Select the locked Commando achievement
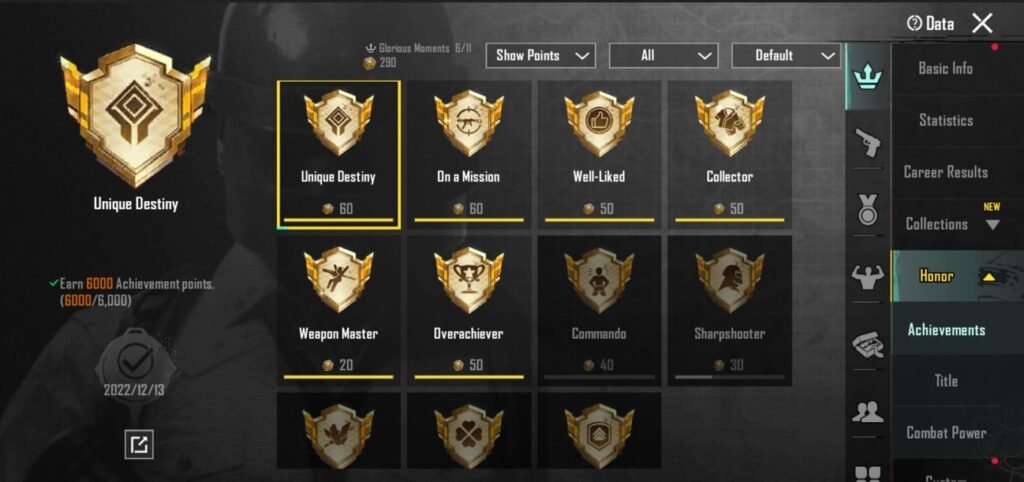The height and width of the screenshot is (482, 1024). coord(599,310)
